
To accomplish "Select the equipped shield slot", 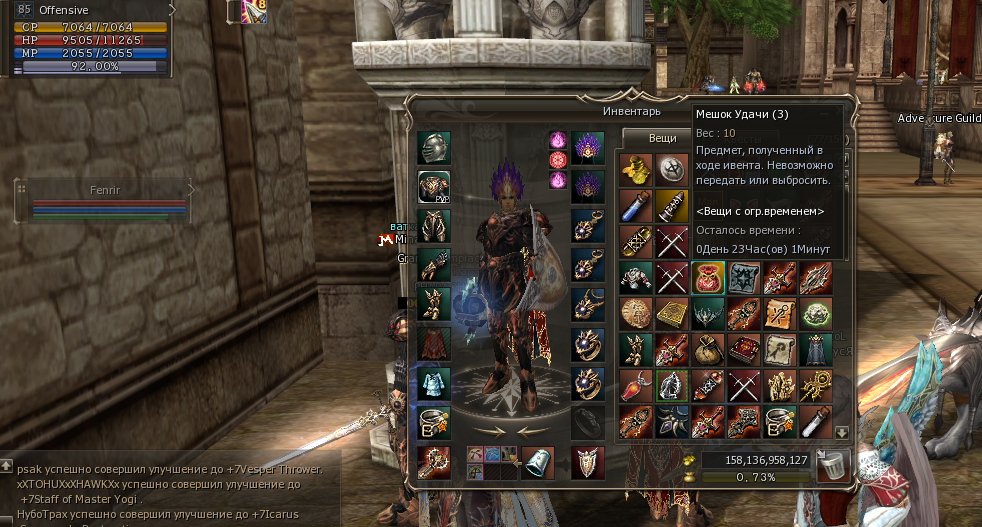I will click(587, 462).
